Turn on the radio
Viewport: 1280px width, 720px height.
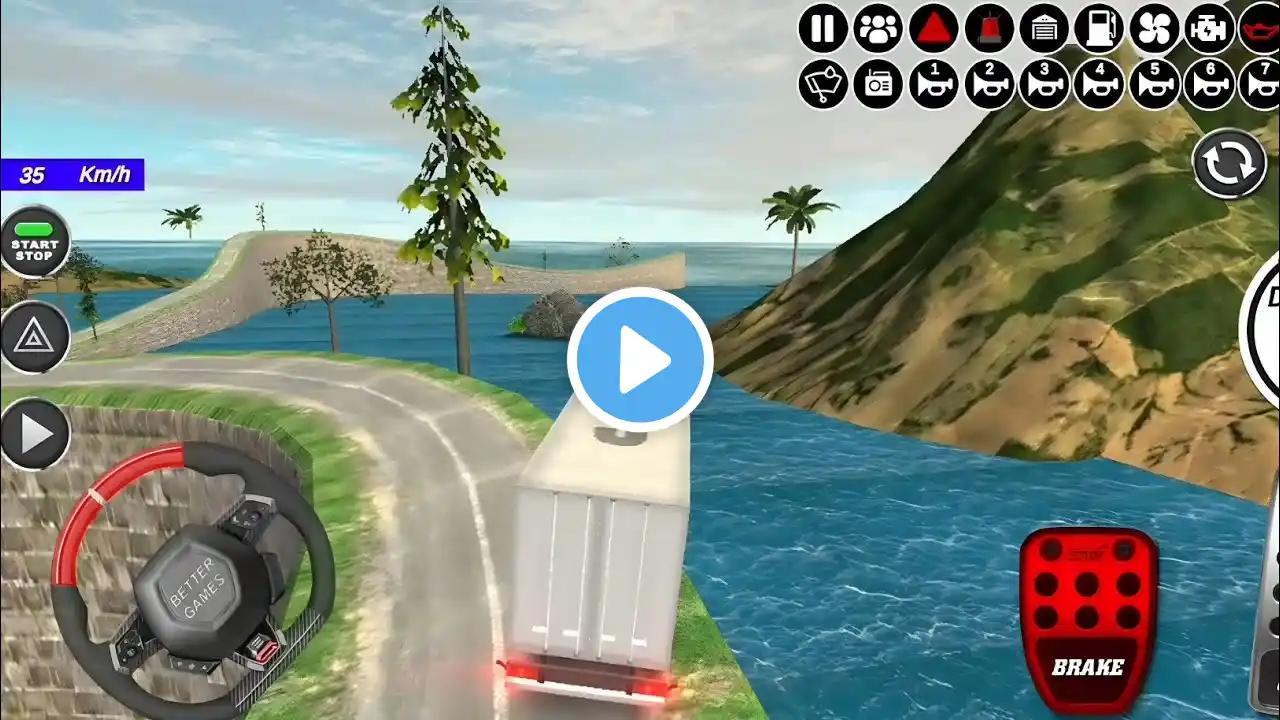click(x=878, y=84)
